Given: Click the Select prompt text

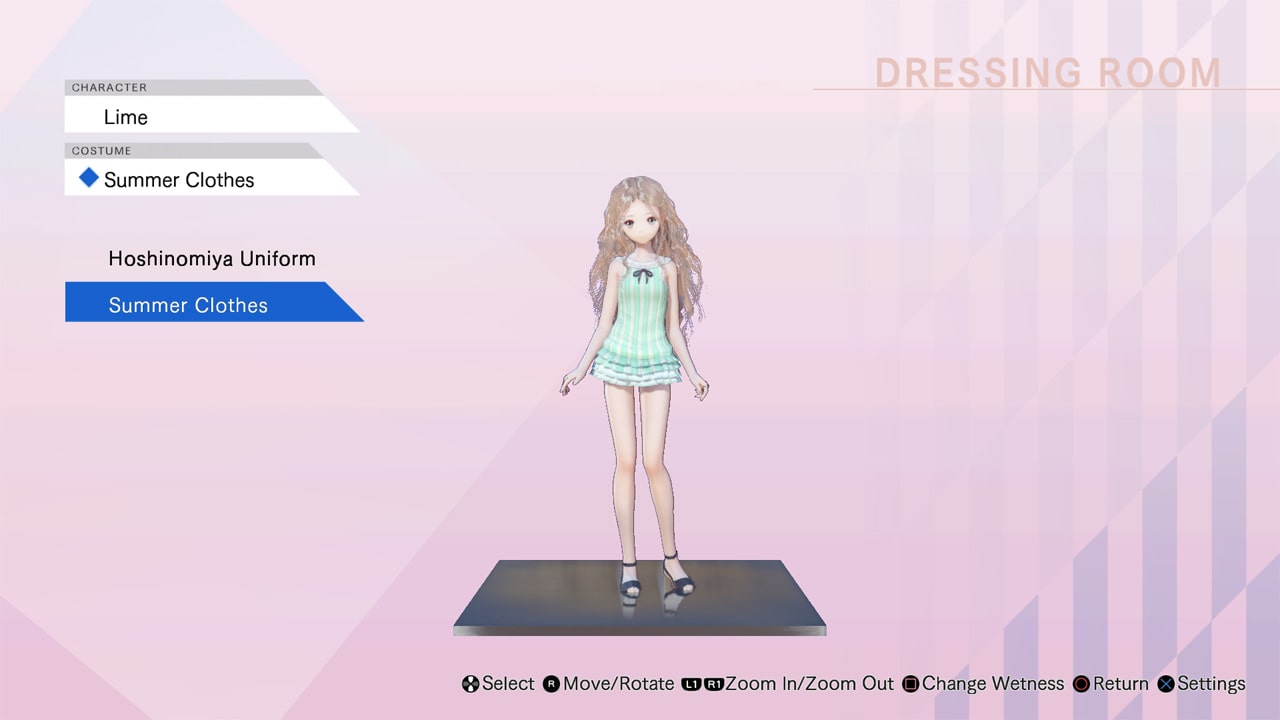Looking at the screenshot, I should pos(508,684).
